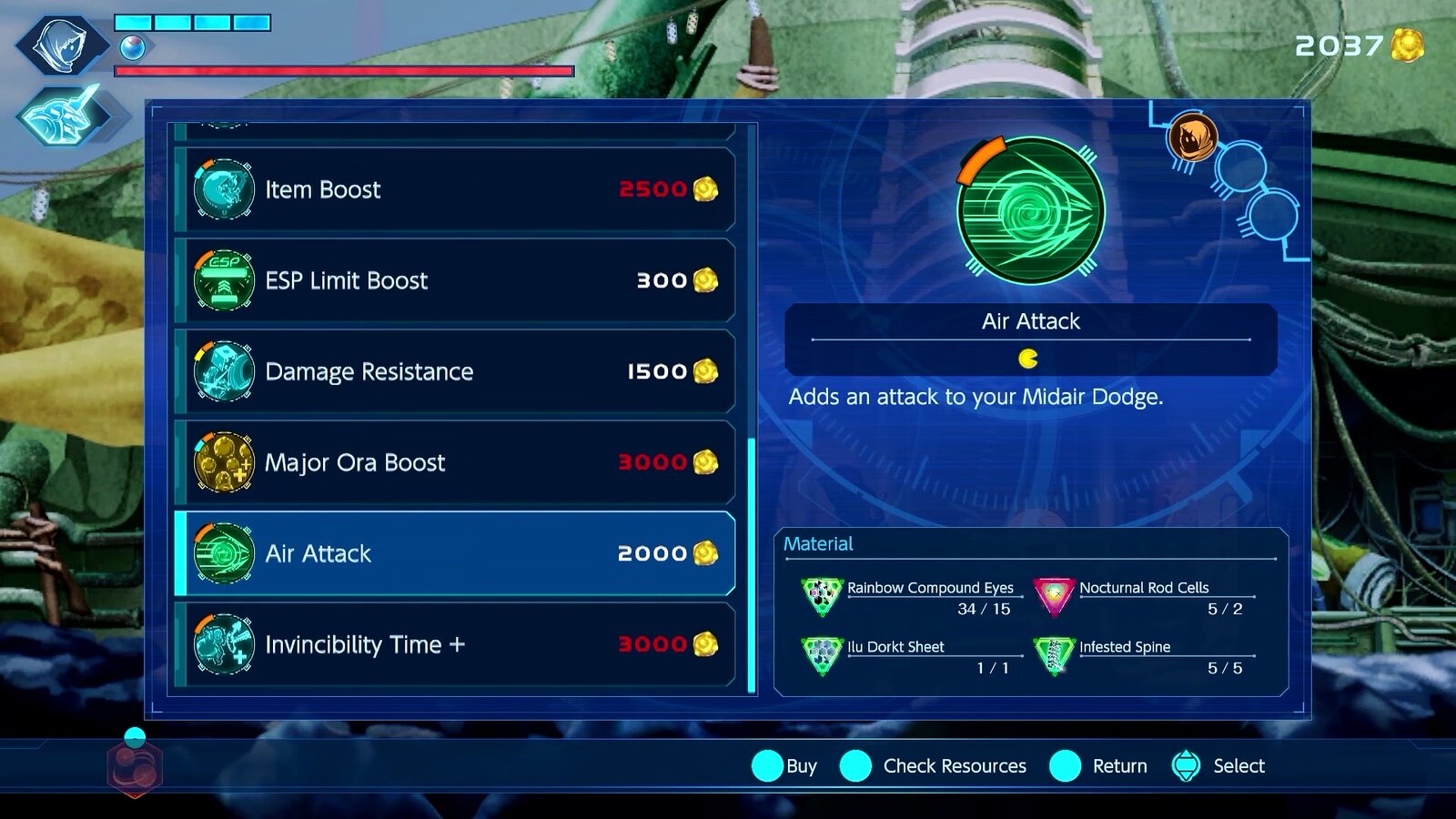Highlight the Air Attack upgrade
1456x819 pixels.
click(455, 553)
